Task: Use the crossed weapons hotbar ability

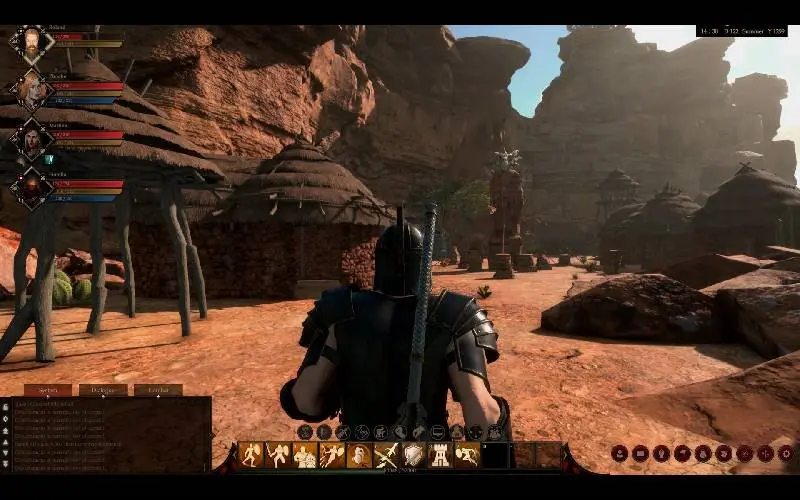Action: (386, 455)
